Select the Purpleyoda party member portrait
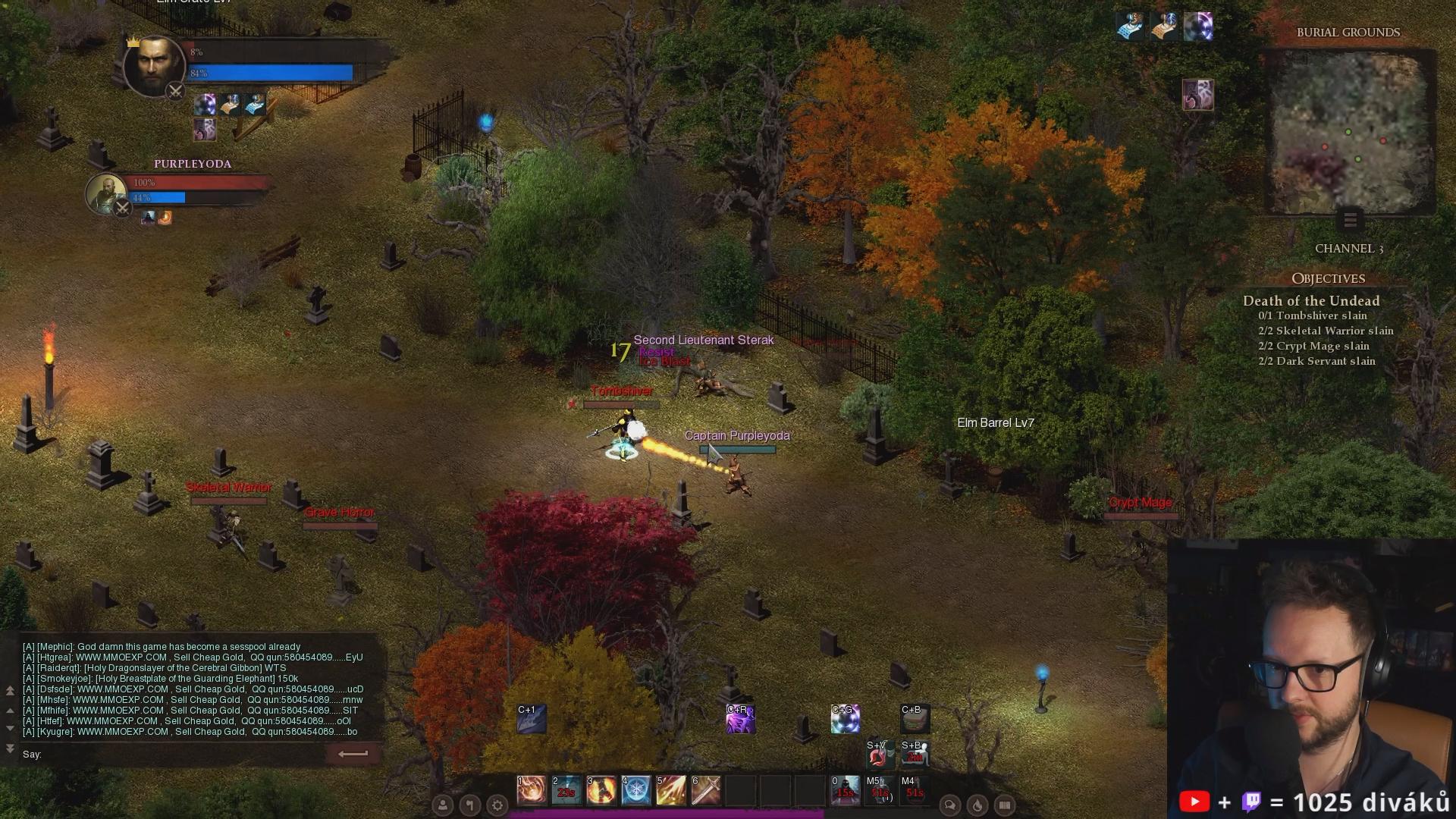Image resolution: width=1456 pixels, height=819 pixels. (x=105, y=193)
